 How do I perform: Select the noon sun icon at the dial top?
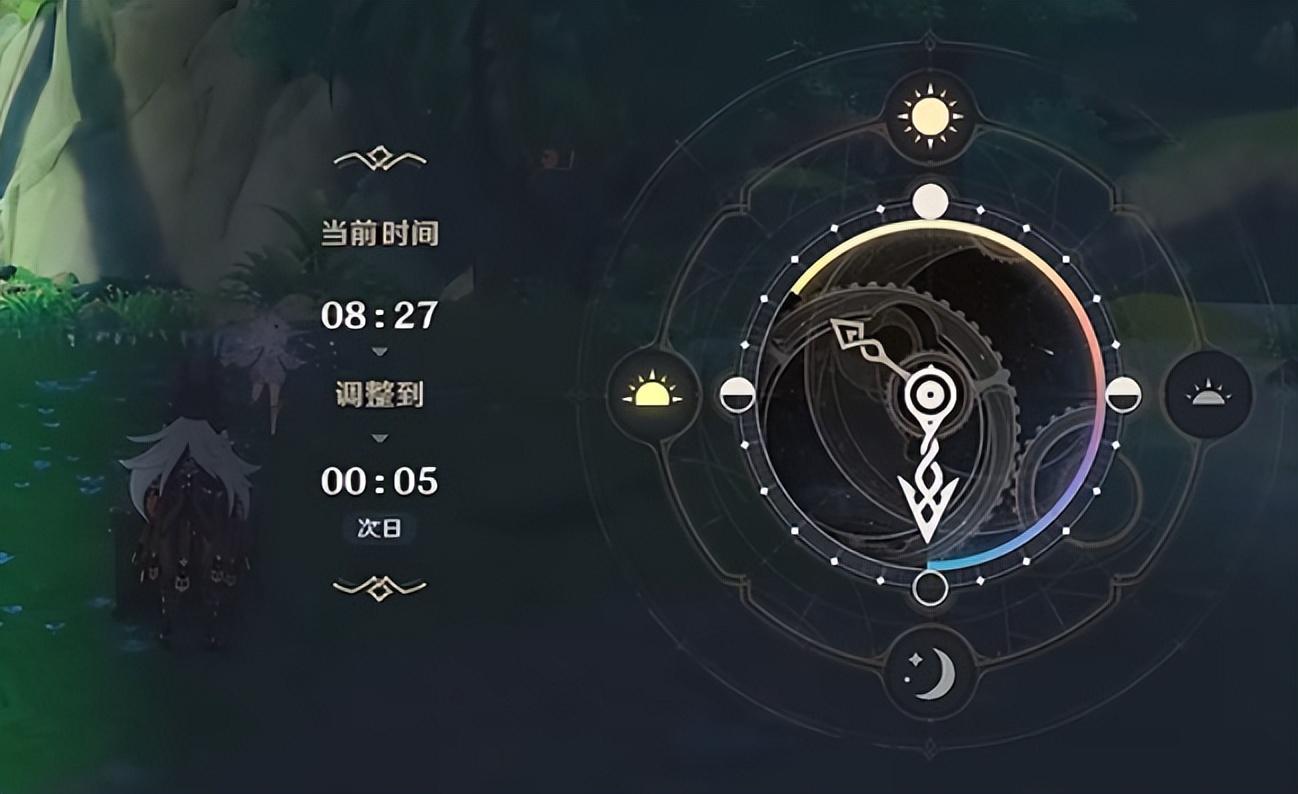pos(929,114)
